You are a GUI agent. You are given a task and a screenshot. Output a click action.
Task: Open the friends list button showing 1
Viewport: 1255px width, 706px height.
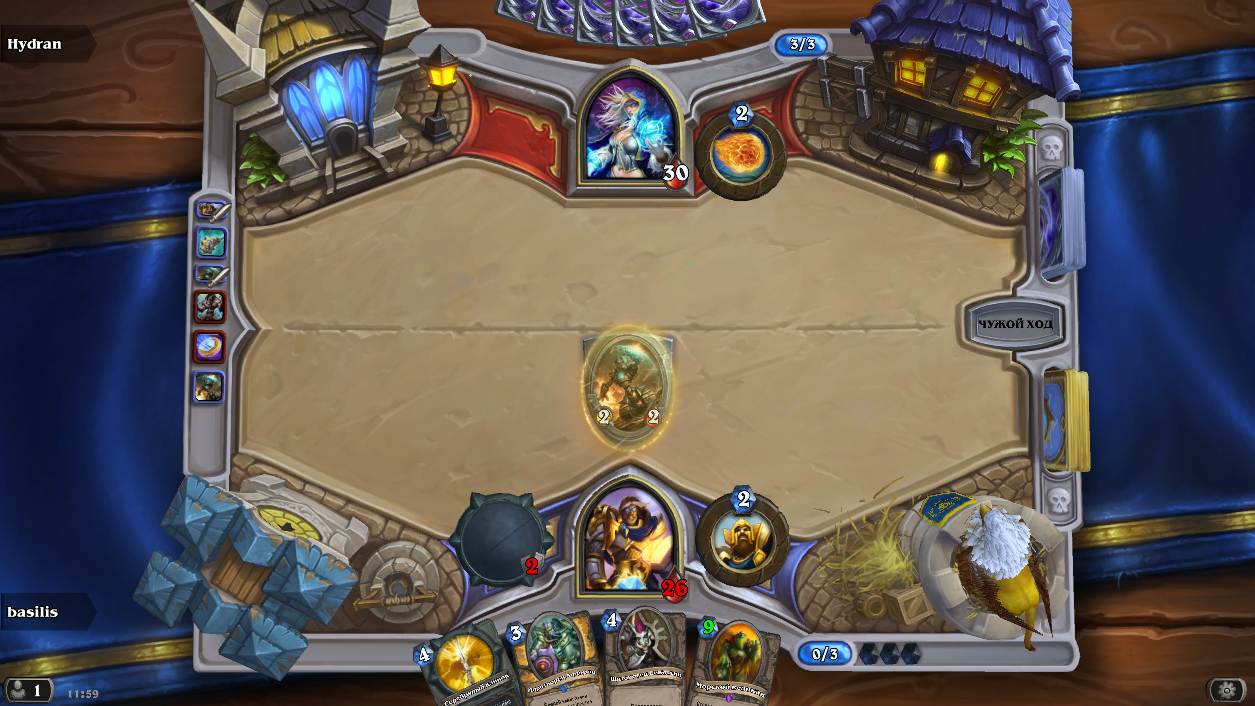pyautogui.click(x=28, y=690)
